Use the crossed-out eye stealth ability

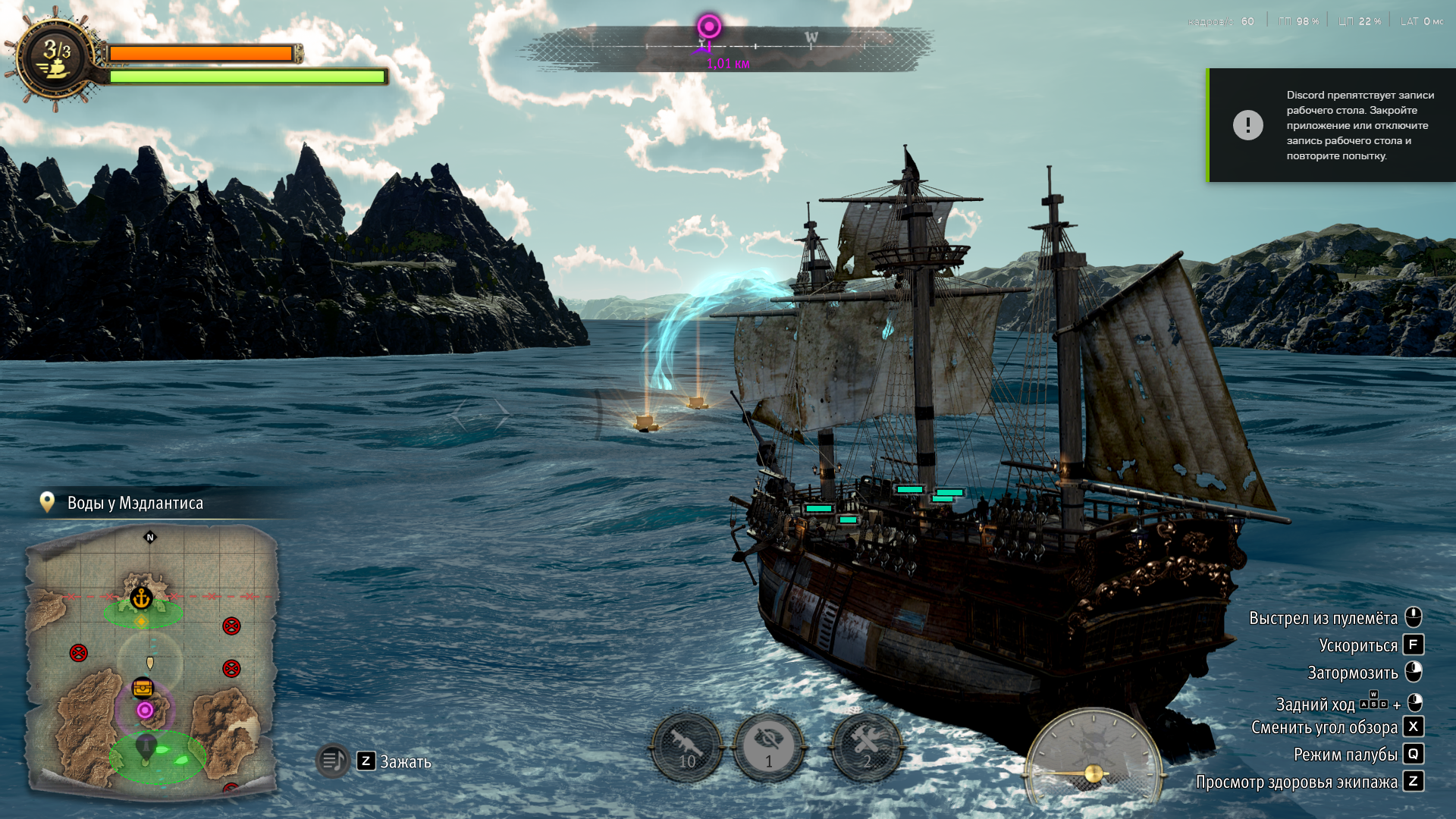(x=769, y=747)
